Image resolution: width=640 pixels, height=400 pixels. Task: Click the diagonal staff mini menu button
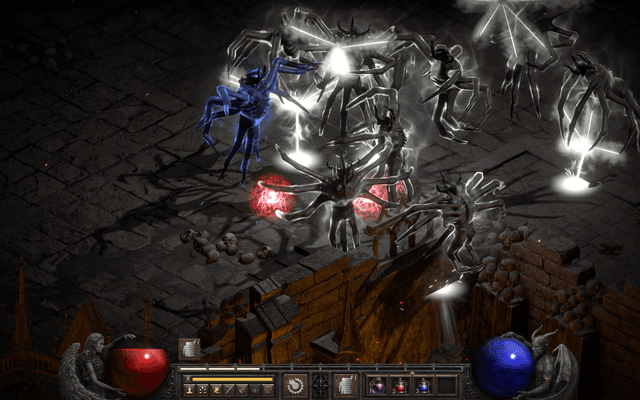[230, 389]
